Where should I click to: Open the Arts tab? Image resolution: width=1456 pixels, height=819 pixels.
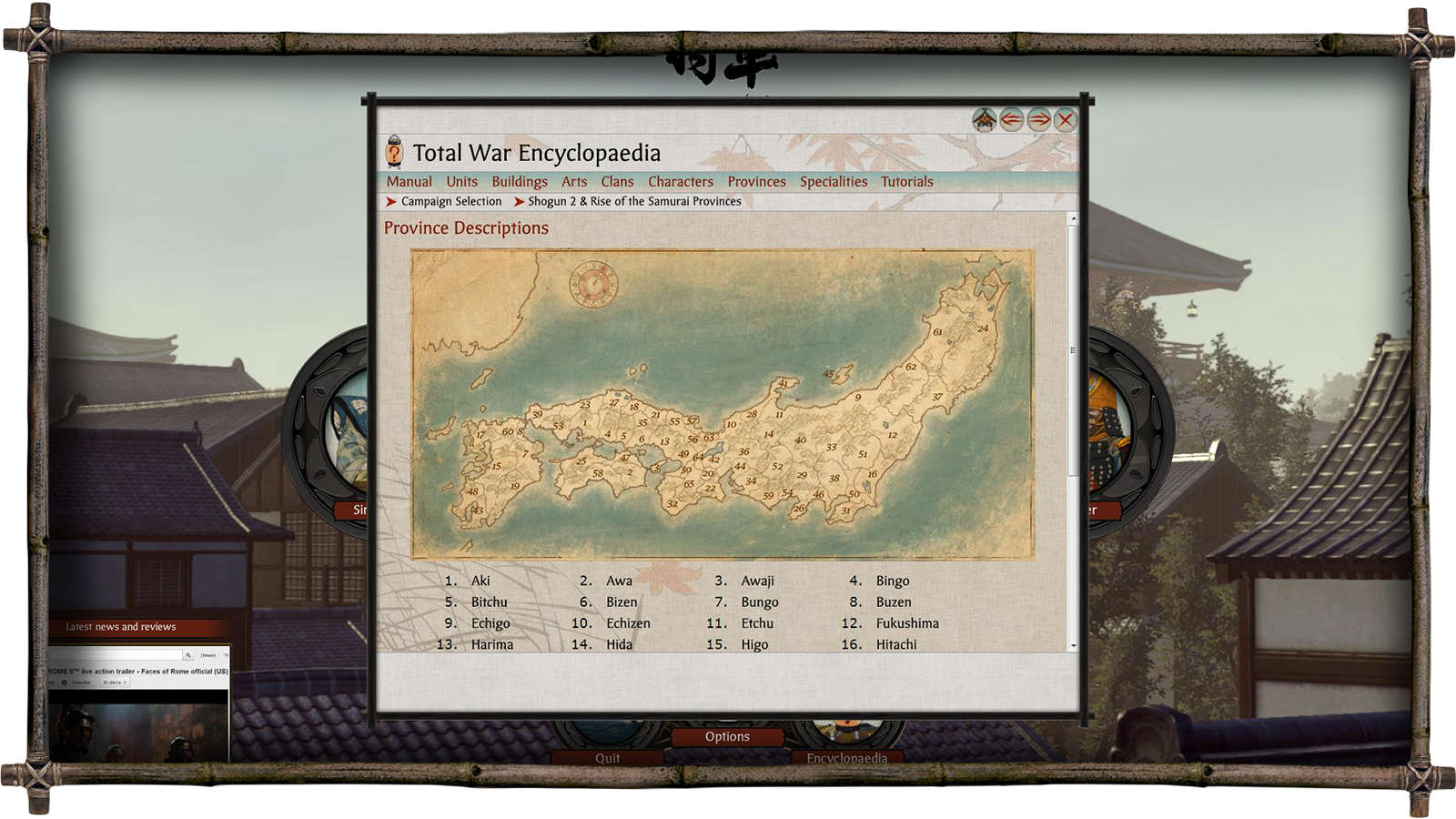click(574, 182)
